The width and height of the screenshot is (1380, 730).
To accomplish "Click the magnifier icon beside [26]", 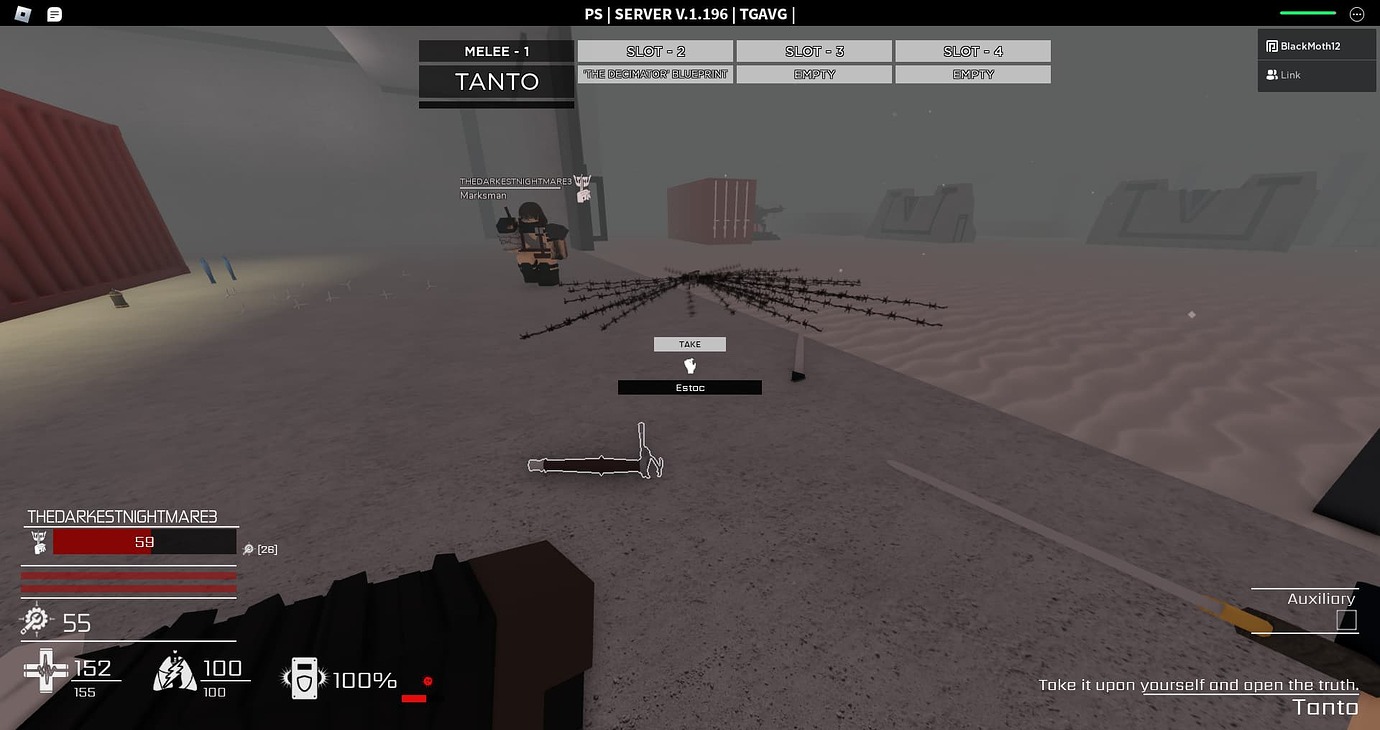I will coord(247,548).
